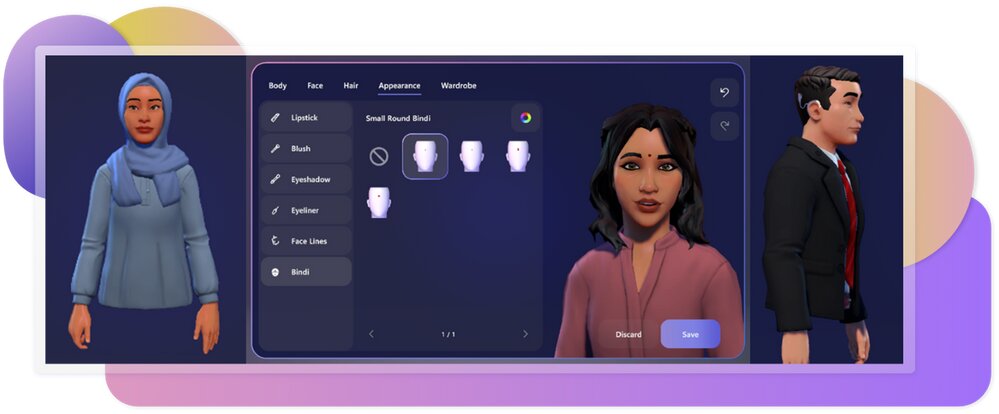Save the avatar customization
The height and width of the screenshot is (414, 999).
click(x=690, y=334)
